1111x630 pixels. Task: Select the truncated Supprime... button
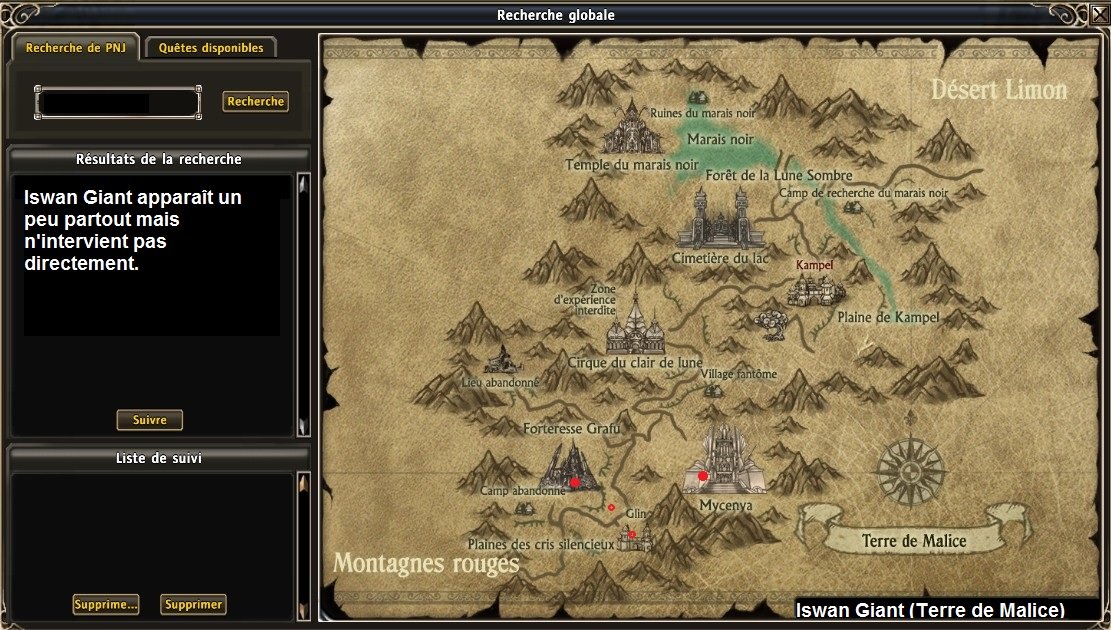[105, 604]
